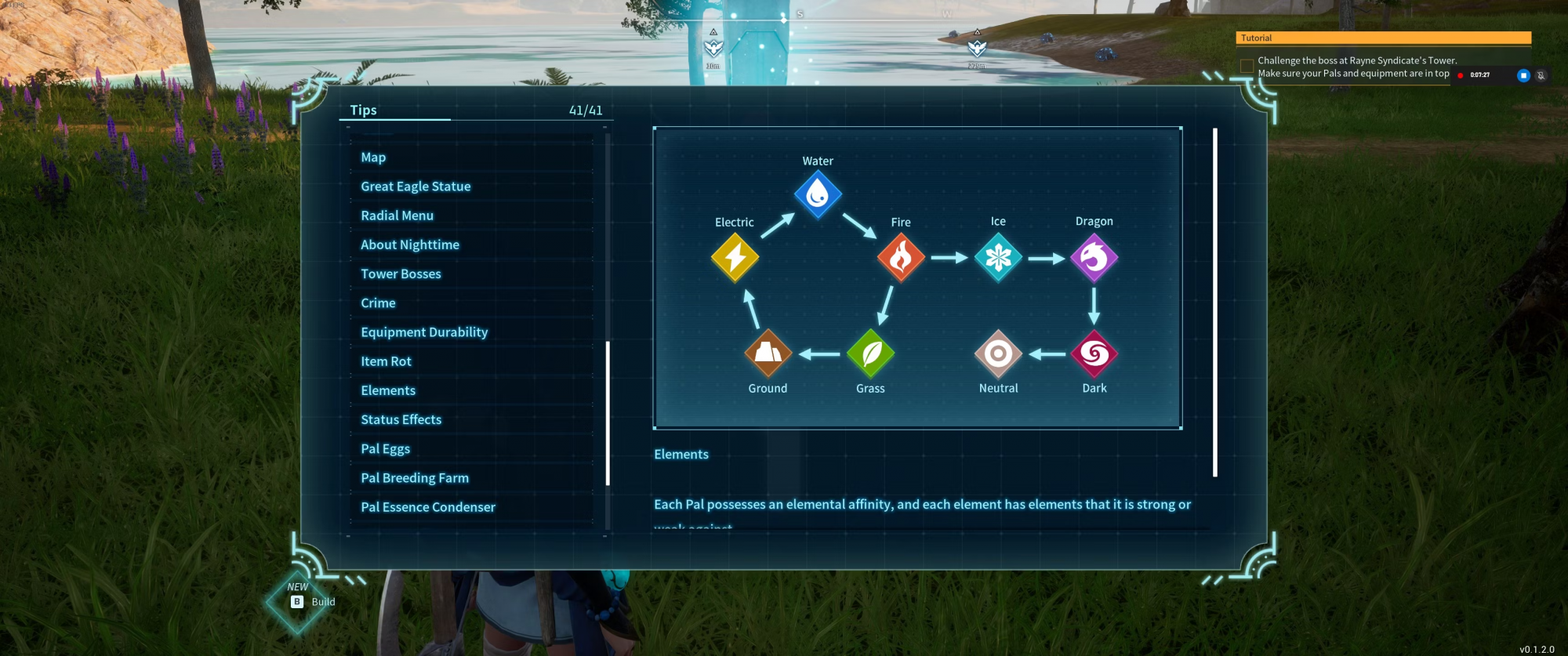Stop the screen recording
Viewport: 1568px width, 656px height.
coord(1523,75)
